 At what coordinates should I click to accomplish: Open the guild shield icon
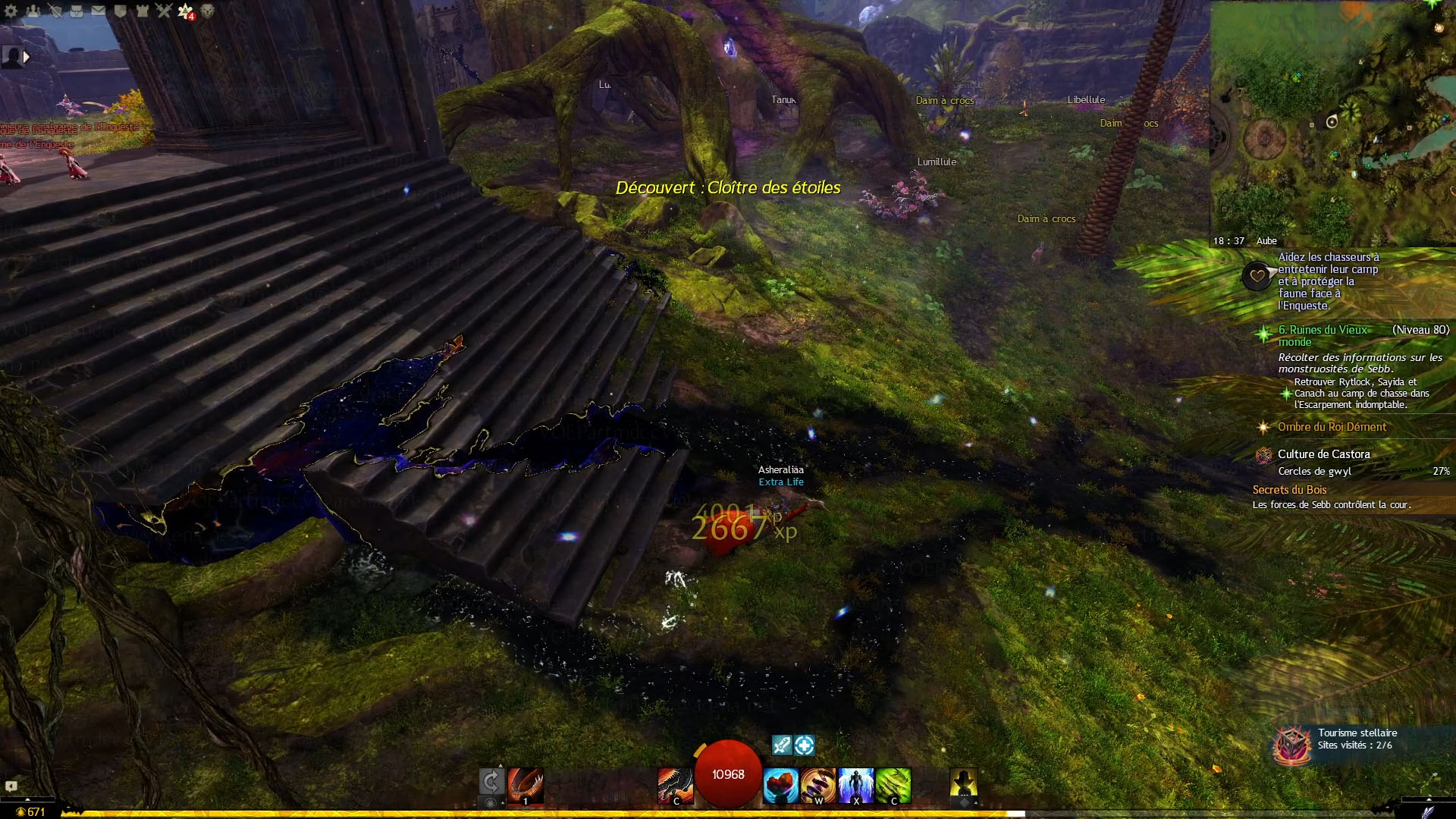point(120,11)
